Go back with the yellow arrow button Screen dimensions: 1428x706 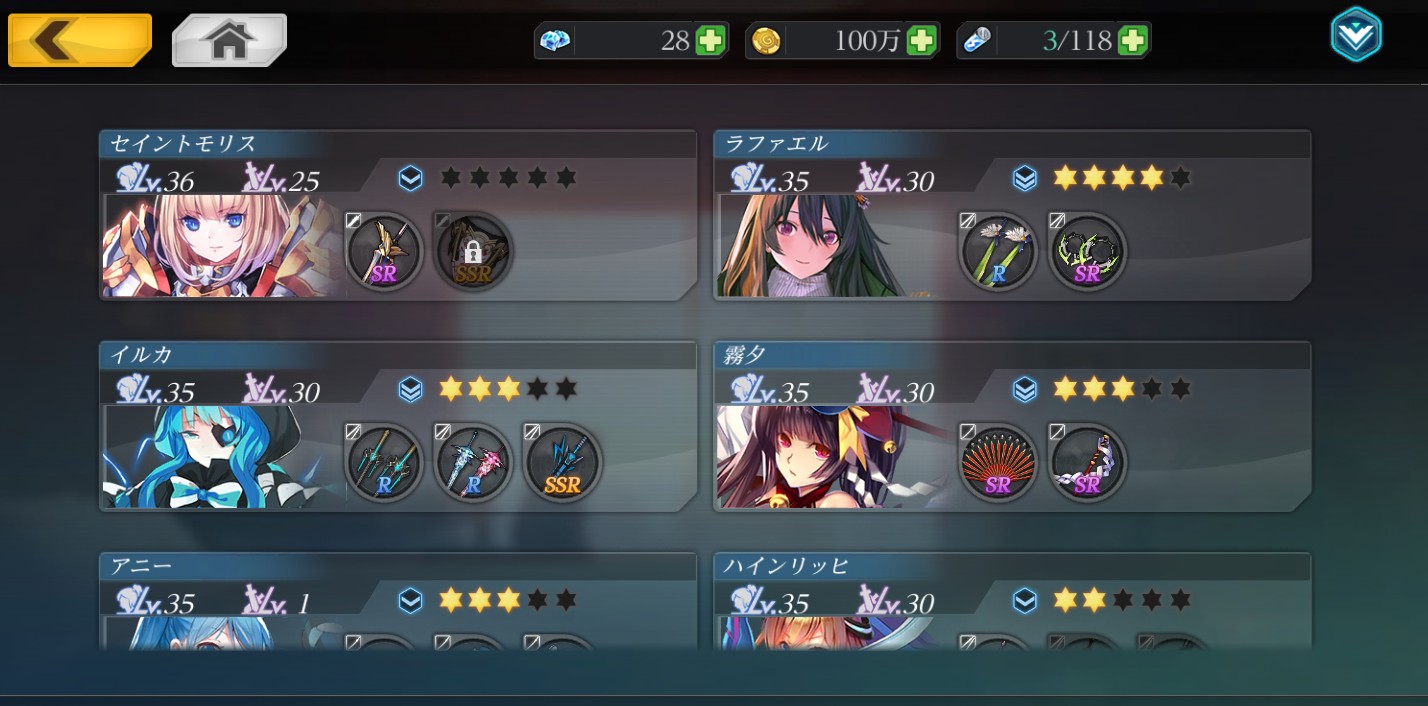(x=79, y=40)
